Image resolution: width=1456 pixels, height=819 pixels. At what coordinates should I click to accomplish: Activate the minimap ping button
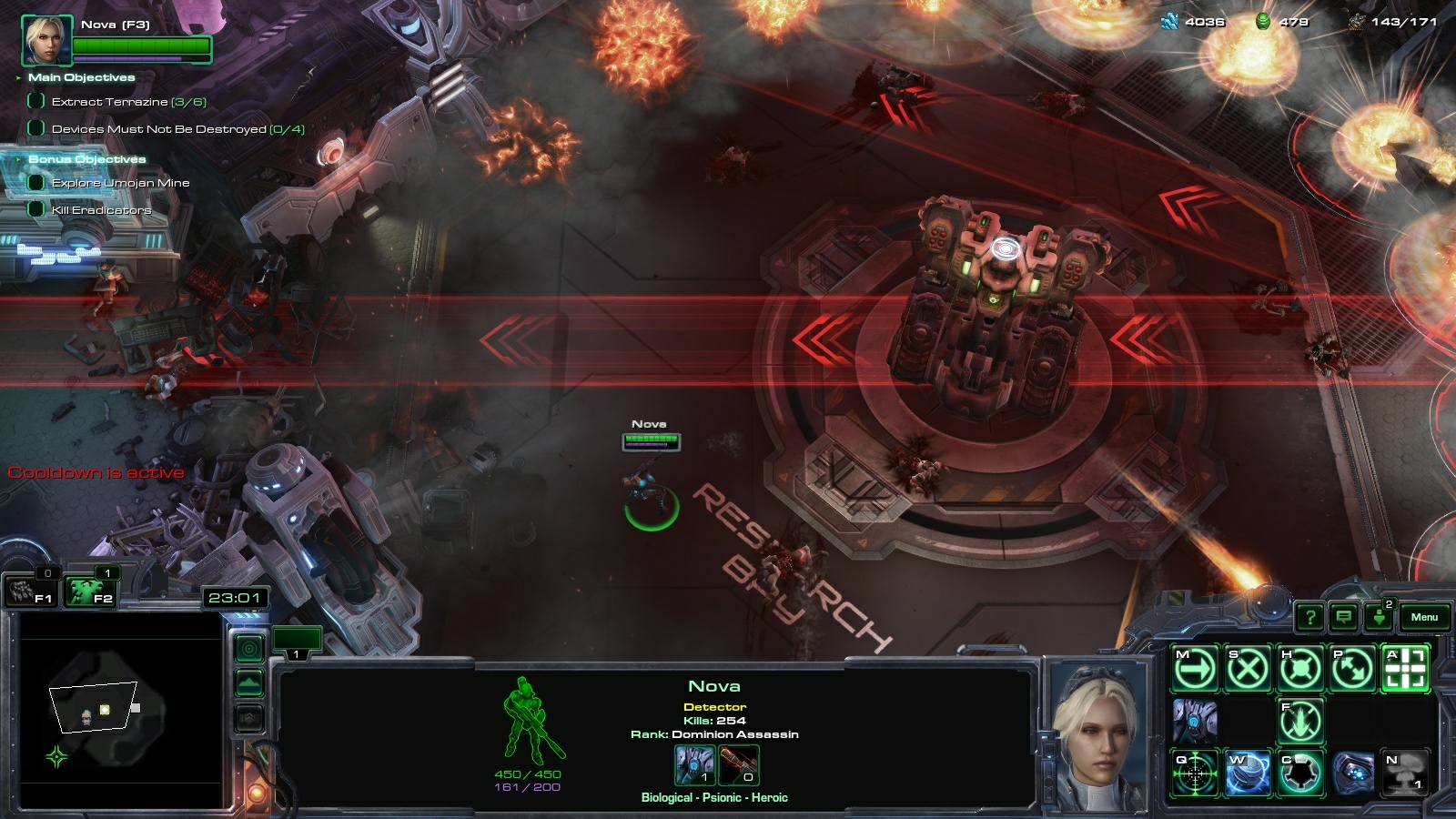[x=249, y=648]
